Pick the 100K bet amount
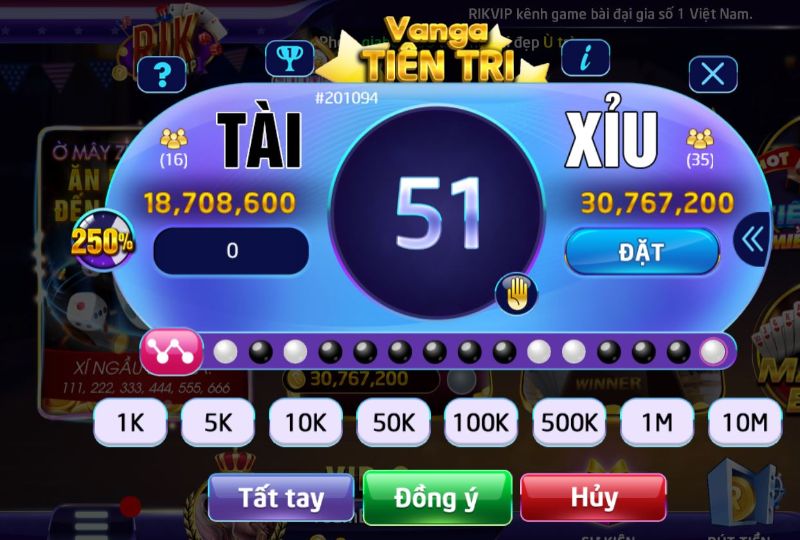The image size is (800, 540). [x=481, y=423]
